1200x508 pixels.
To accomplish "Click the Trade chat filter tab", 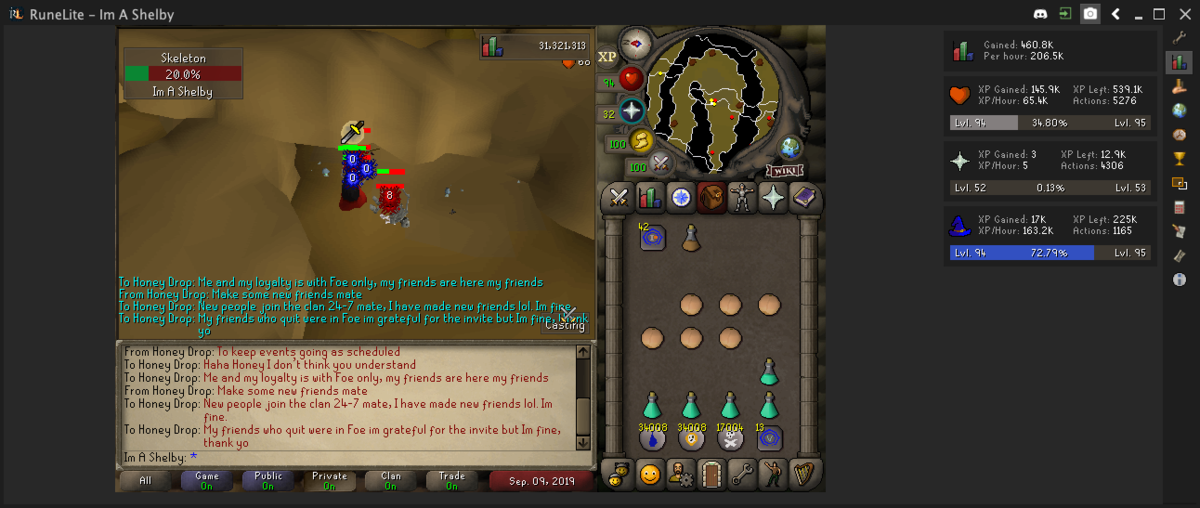I will point(452,480).
